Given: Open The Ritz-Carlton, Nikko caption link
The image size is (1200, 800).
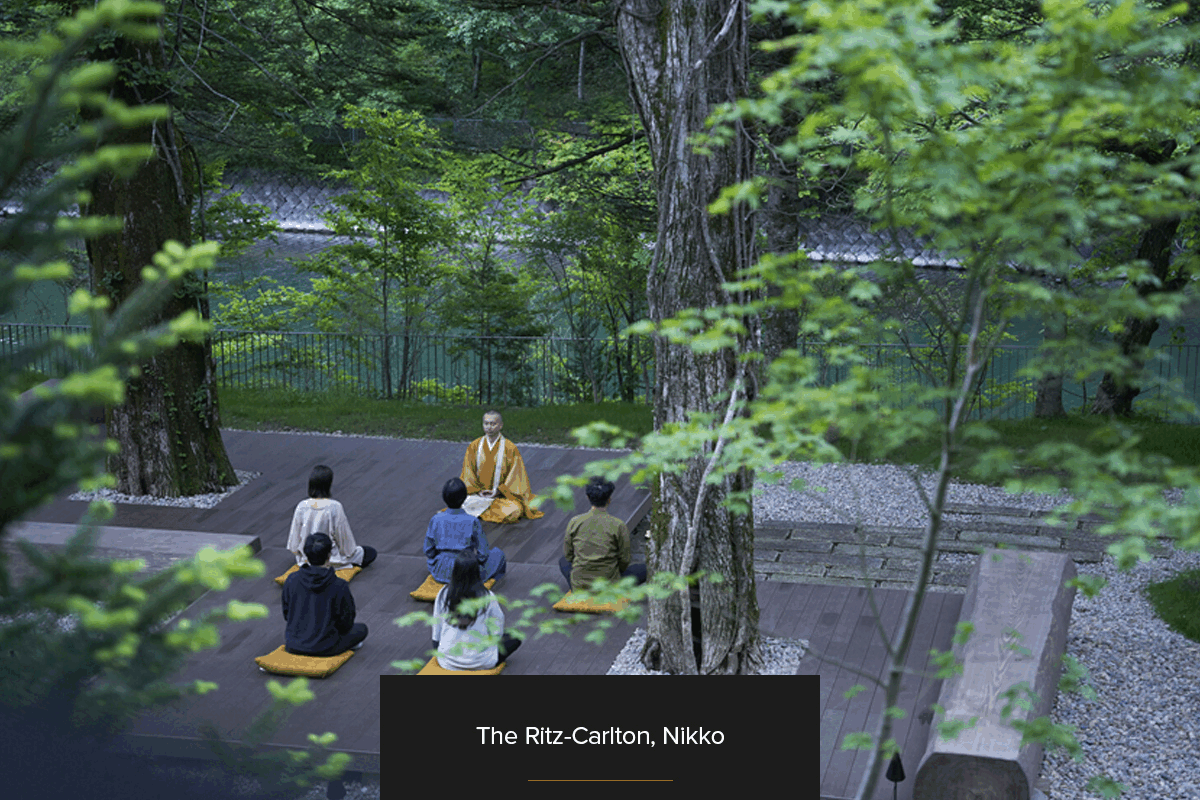Looking at the screenshot, I should (x=600, y=737).
